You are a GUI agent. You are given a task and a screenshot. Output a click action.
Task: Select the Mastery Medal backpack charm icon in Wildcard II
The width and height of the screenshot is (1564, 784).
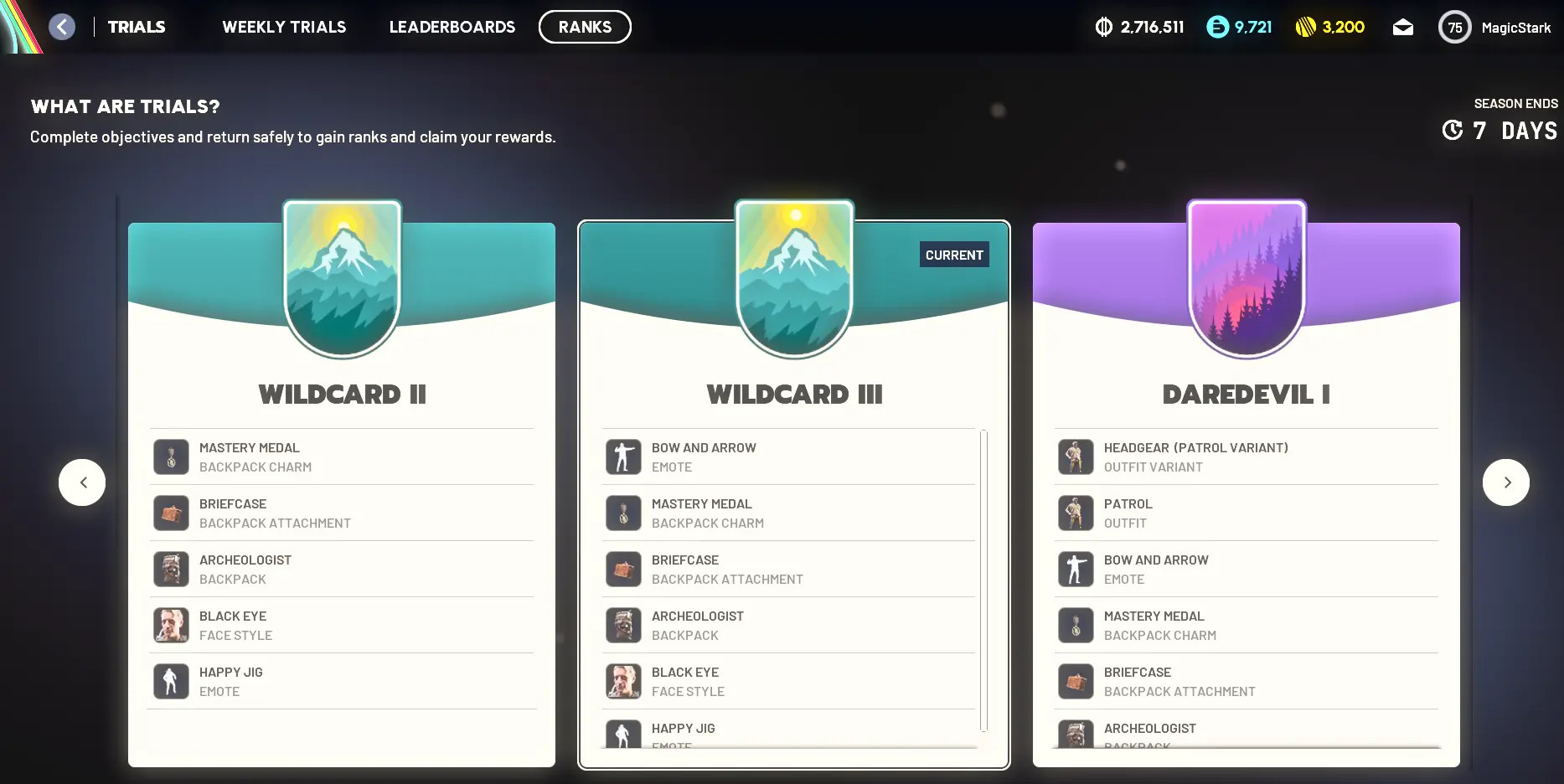pyautogui.click(x=171, y=456)
